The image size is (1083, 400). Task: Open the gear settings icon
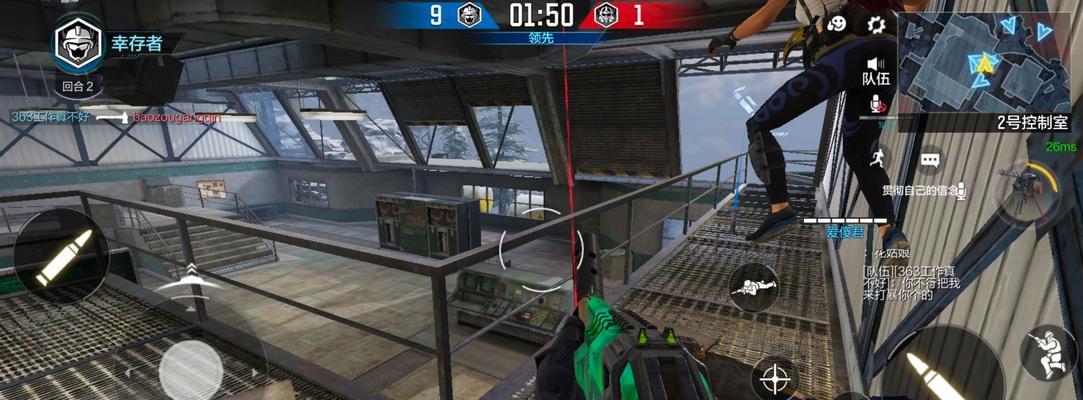876,24
